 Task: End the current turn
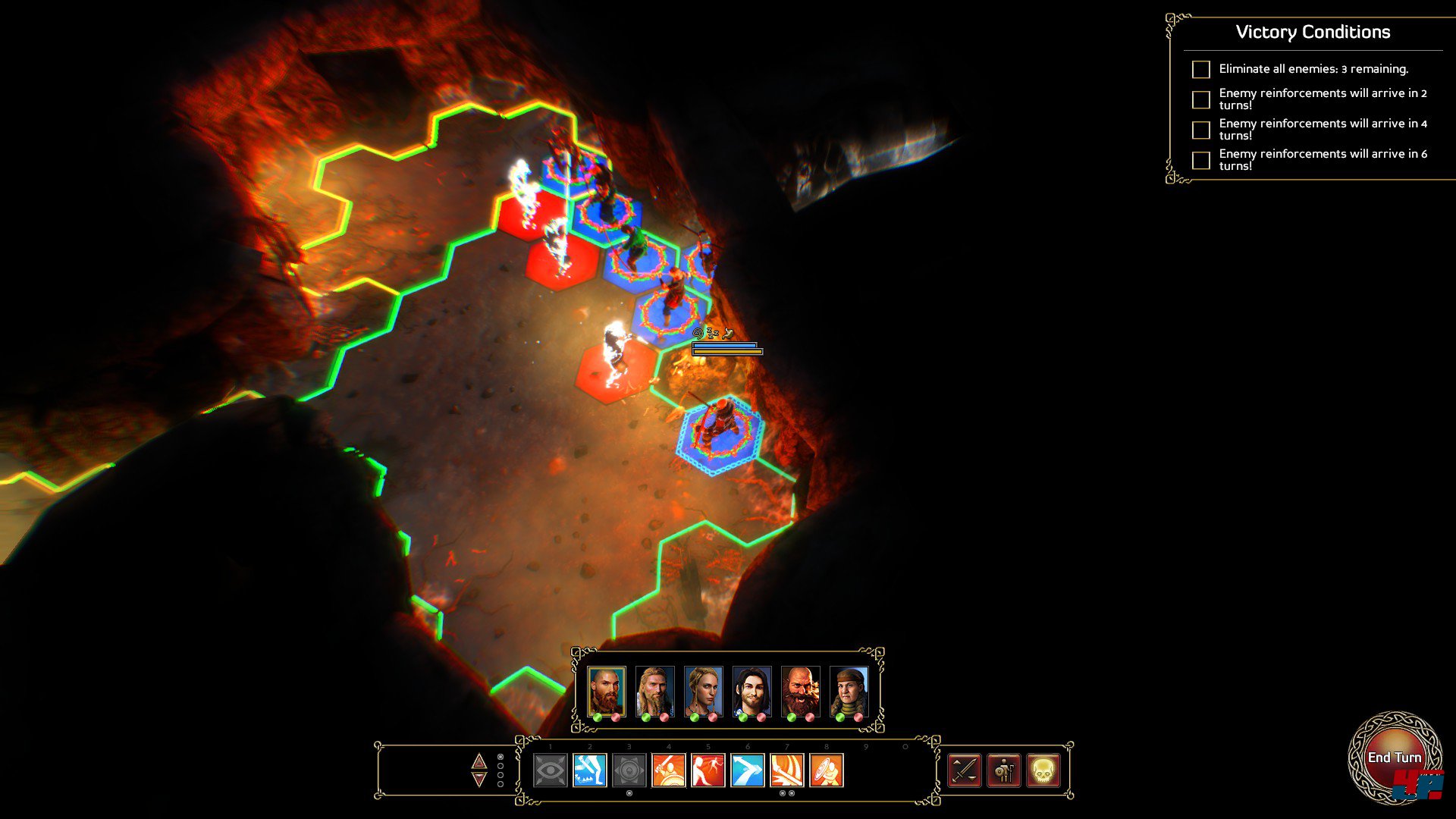point(1394,757)
